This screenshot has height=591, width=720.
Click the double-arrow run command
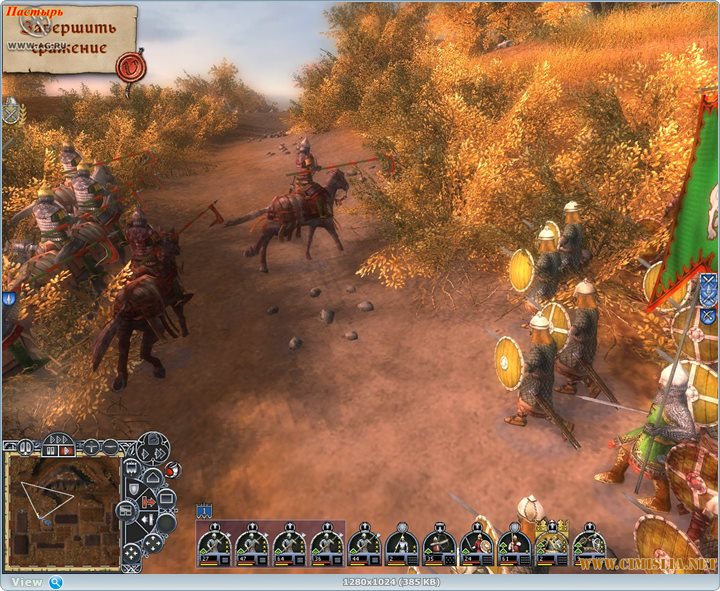160,454
